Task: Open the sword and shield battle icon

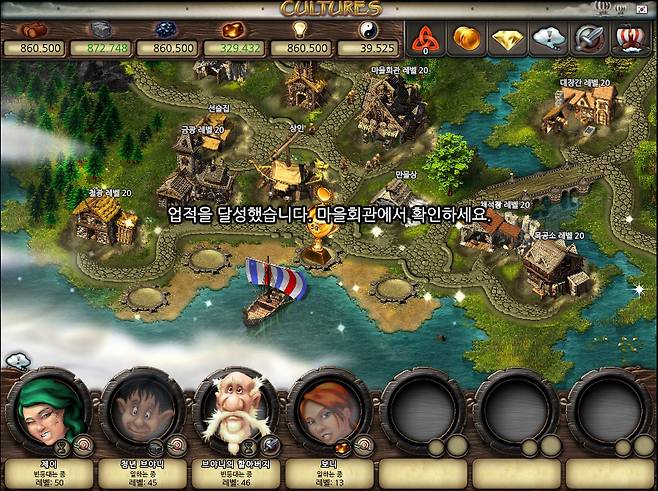Action: click(x=589, y=38)
